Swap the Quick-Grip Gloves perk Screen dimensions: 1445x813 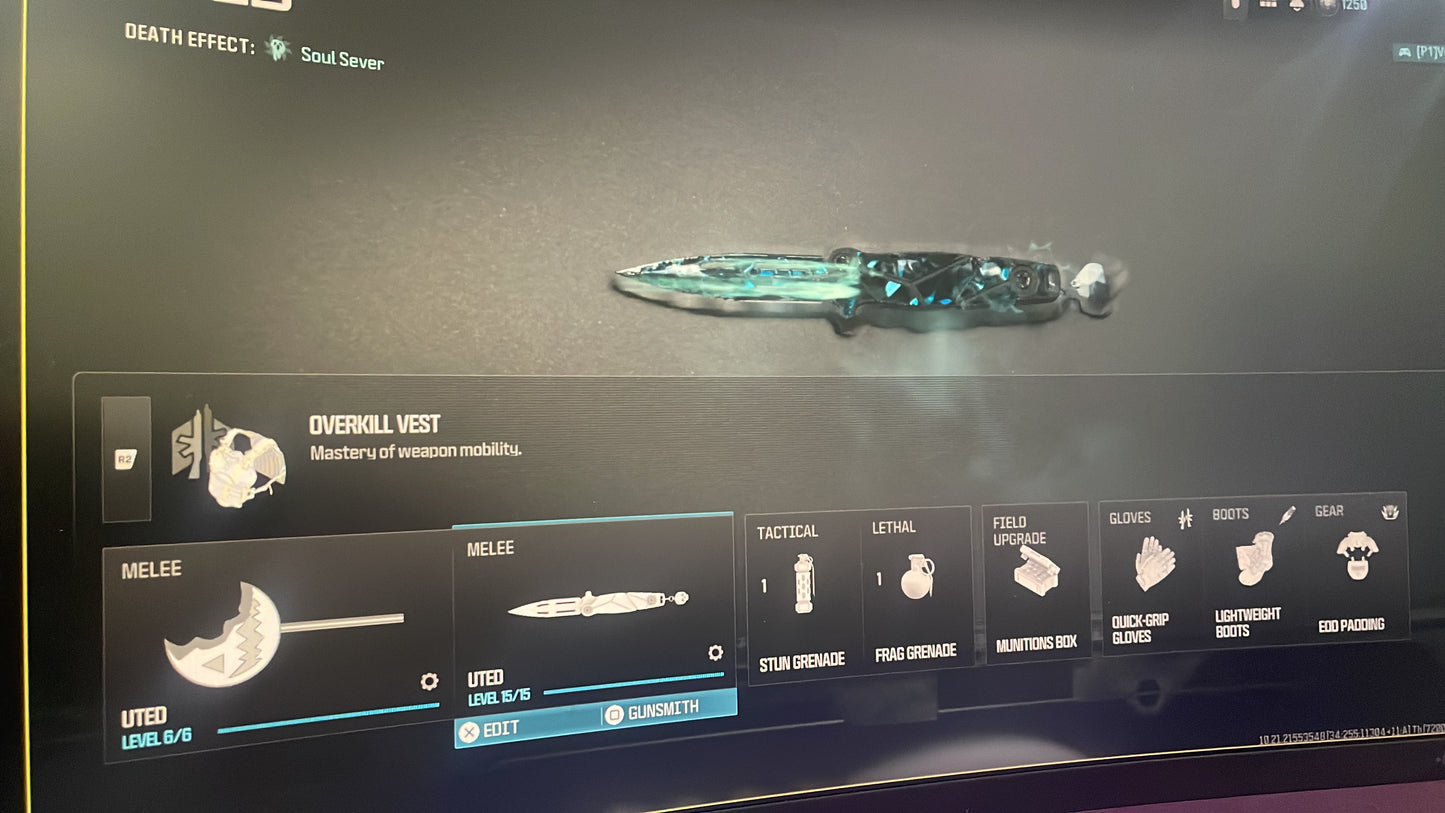[1153, 573]
